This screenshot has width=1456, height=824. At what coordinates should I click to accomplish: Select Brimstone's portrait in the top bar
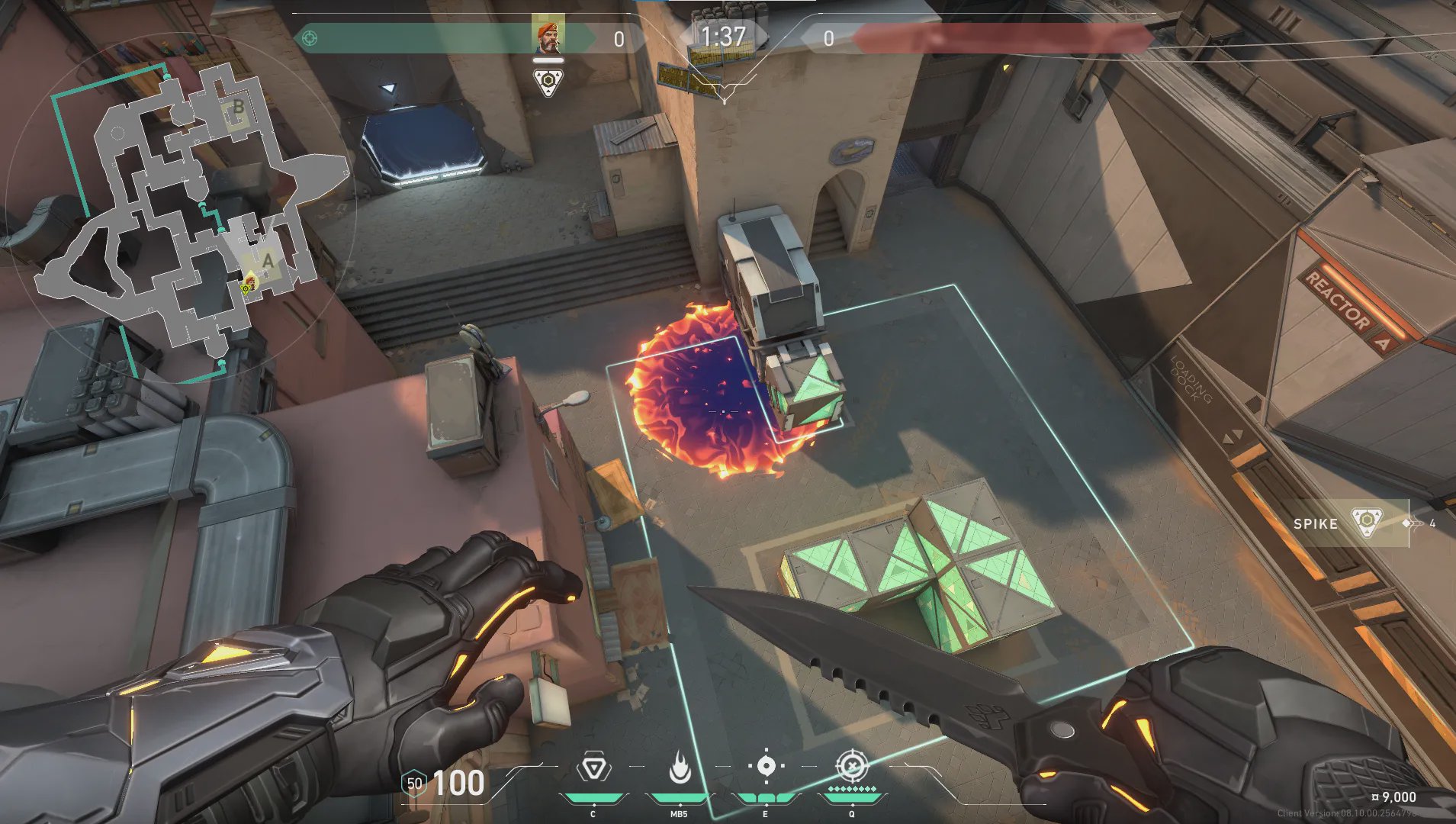(548, 37)
